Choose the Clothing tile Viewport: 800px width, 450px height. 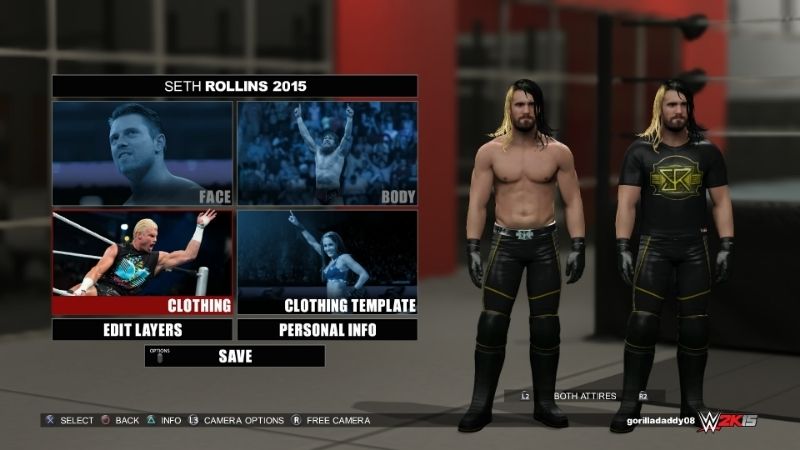pyautogui.click(x=142, y=262)
